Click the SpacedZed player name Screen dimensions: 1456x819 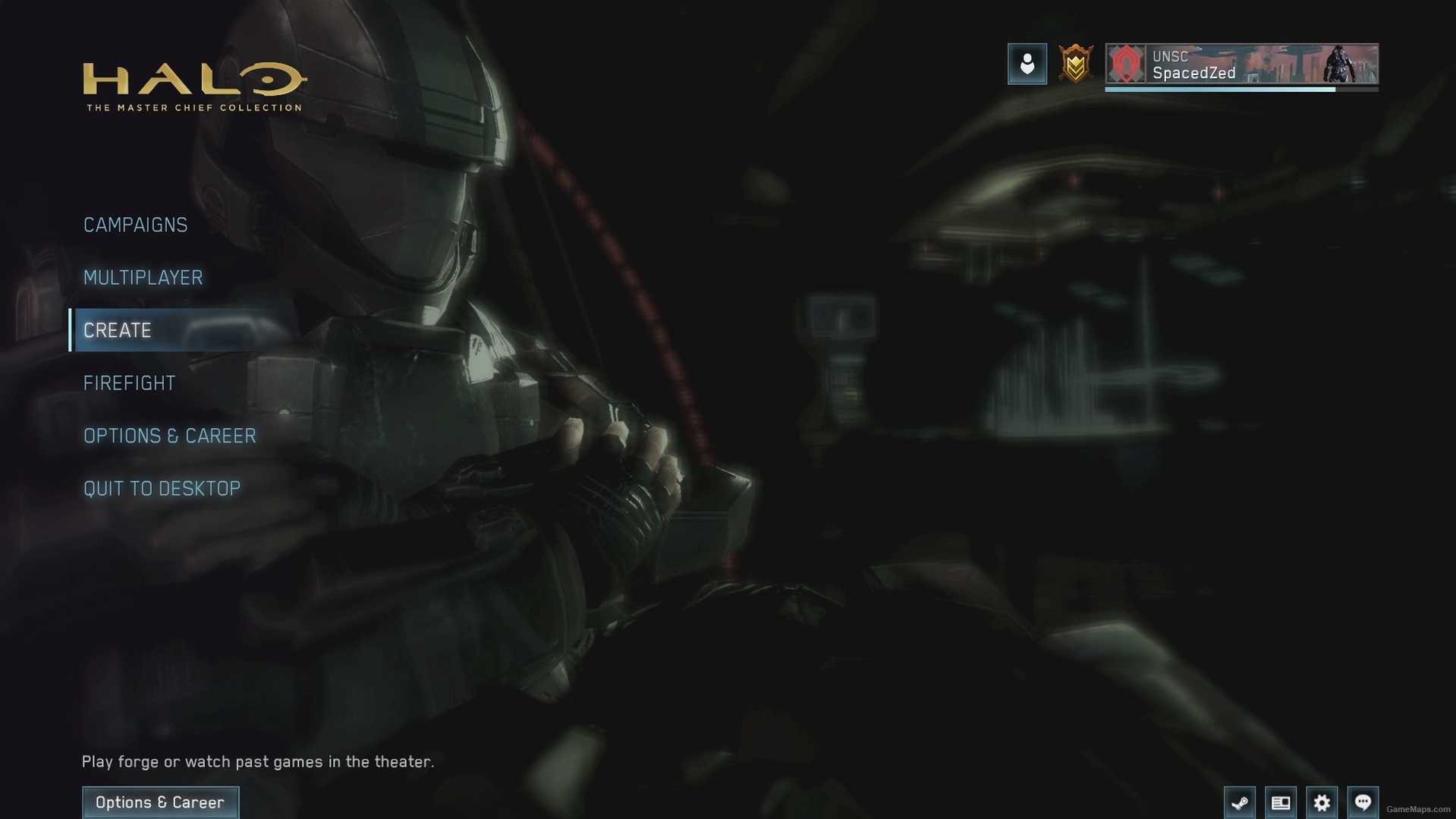point(1194,73)
